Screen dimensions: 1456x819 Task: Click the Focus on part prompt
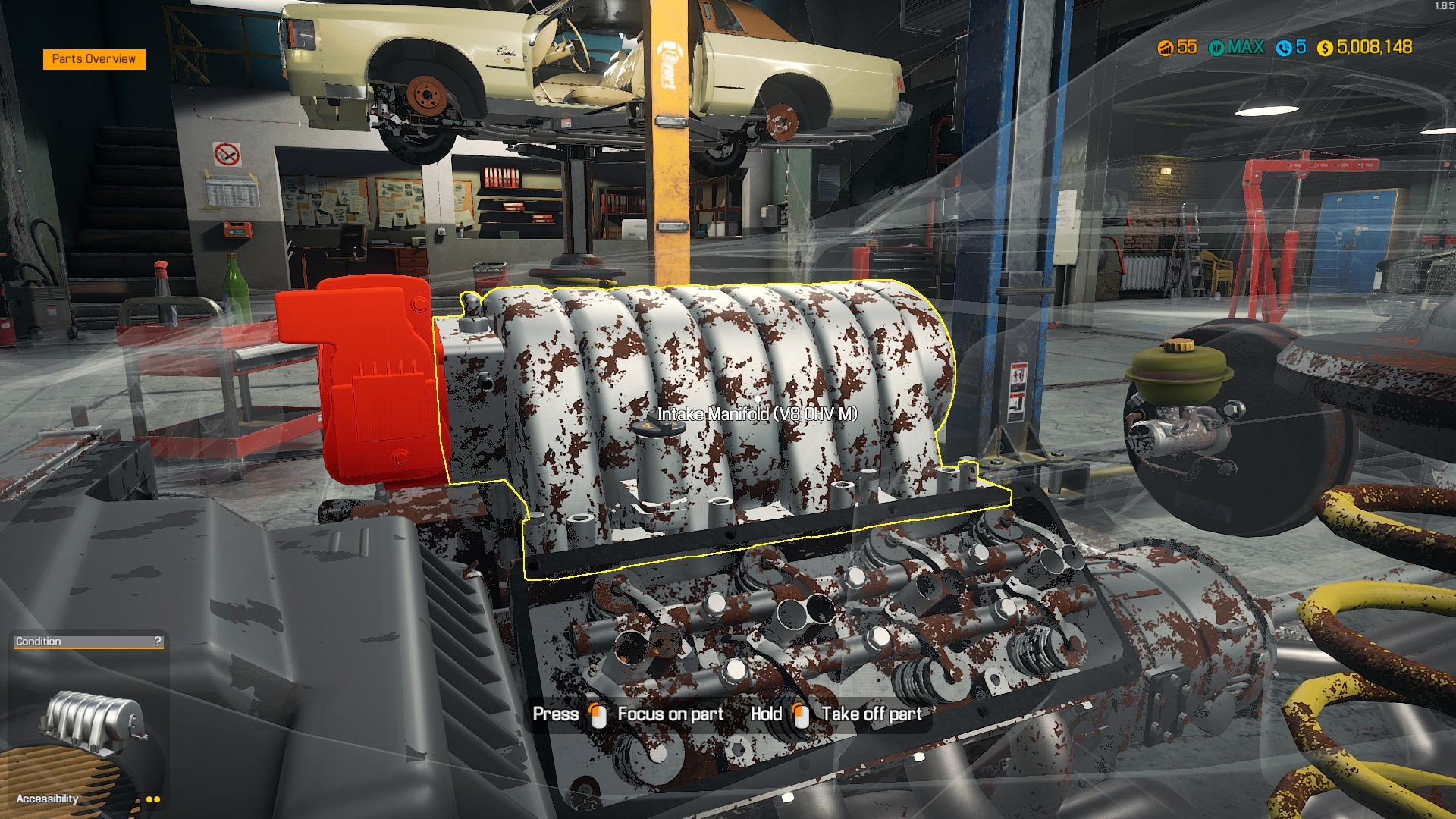670,714
